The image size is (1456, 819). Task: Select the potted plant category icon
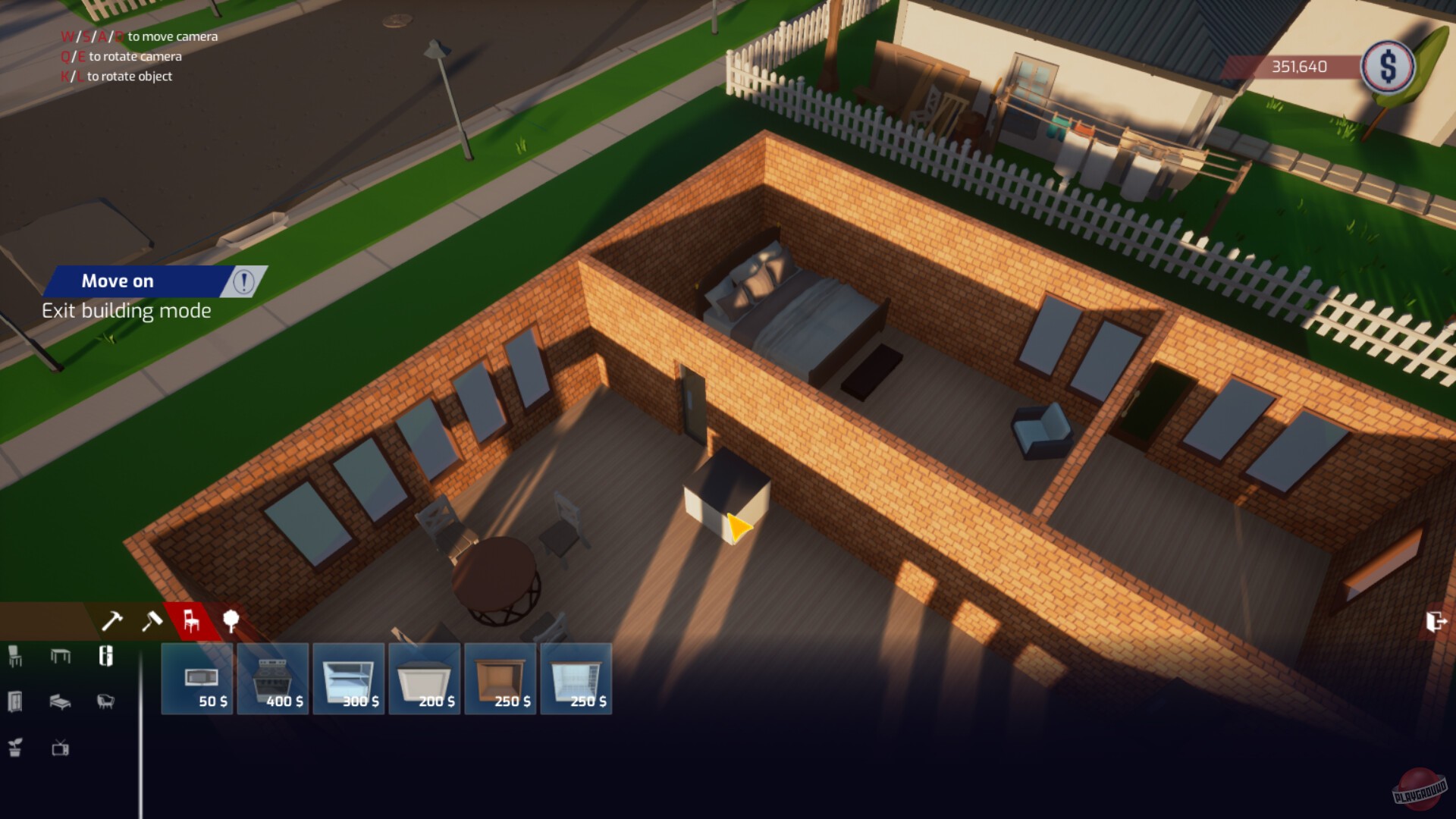(14, 748)
